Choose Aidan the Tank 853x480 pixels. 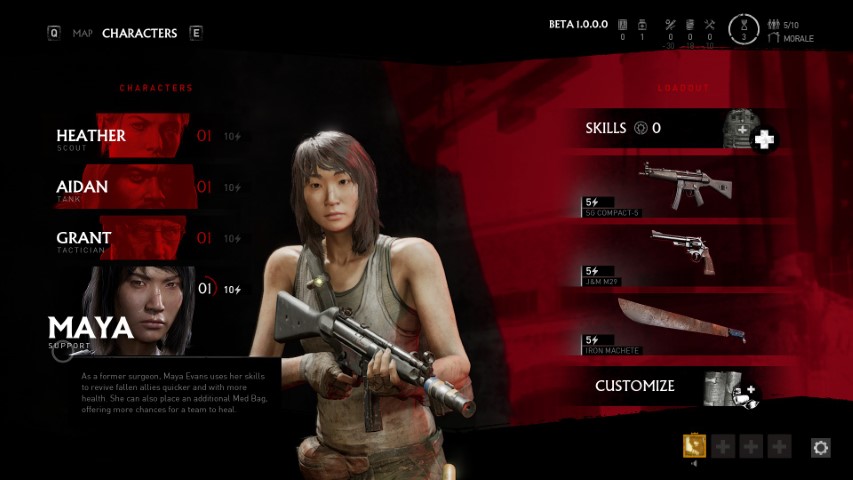122,187
